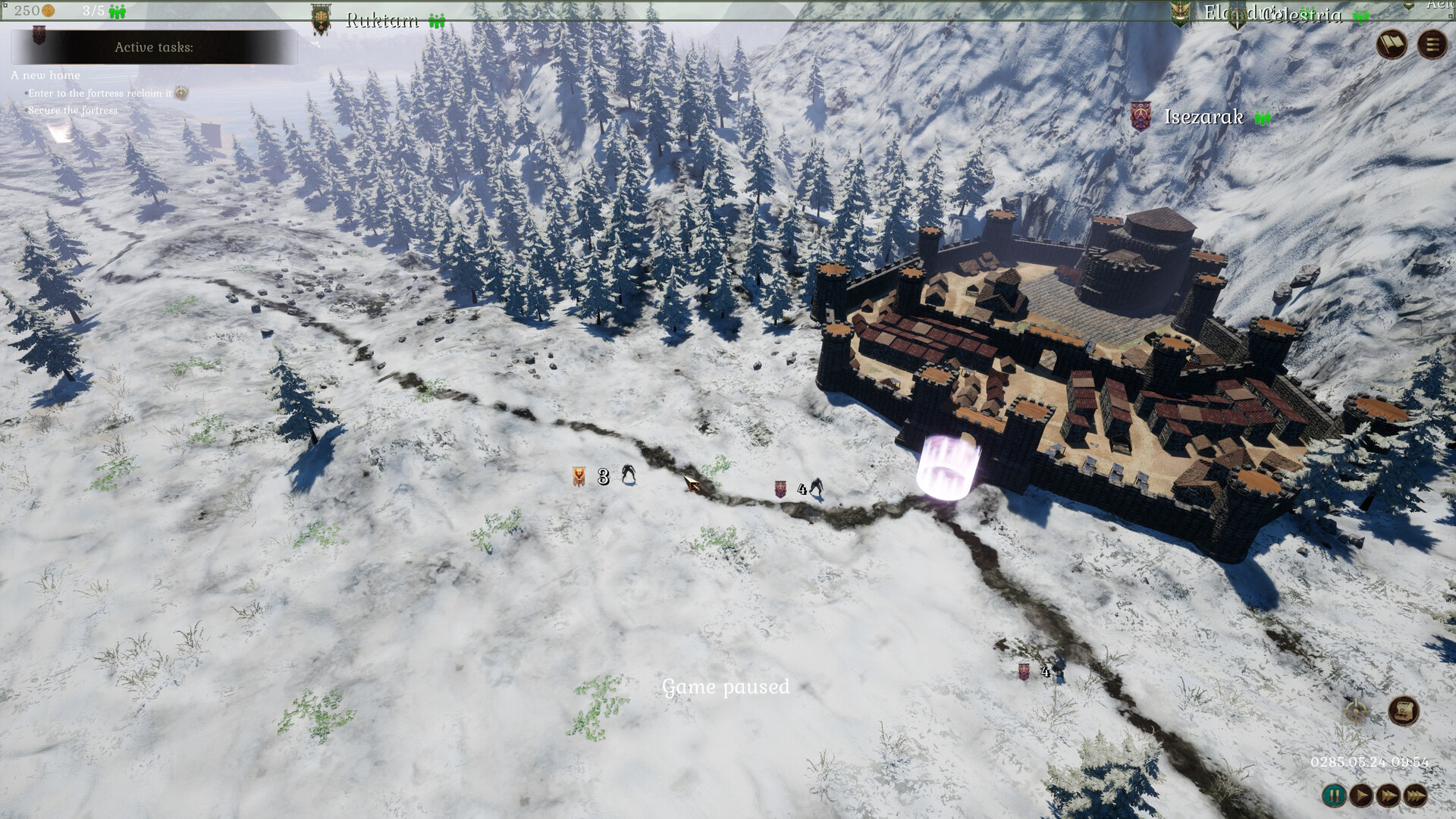Viewport: 1456px width, 819px height.
Task: Advance speed using the double-arrow control
Action: coord(1388,795)
